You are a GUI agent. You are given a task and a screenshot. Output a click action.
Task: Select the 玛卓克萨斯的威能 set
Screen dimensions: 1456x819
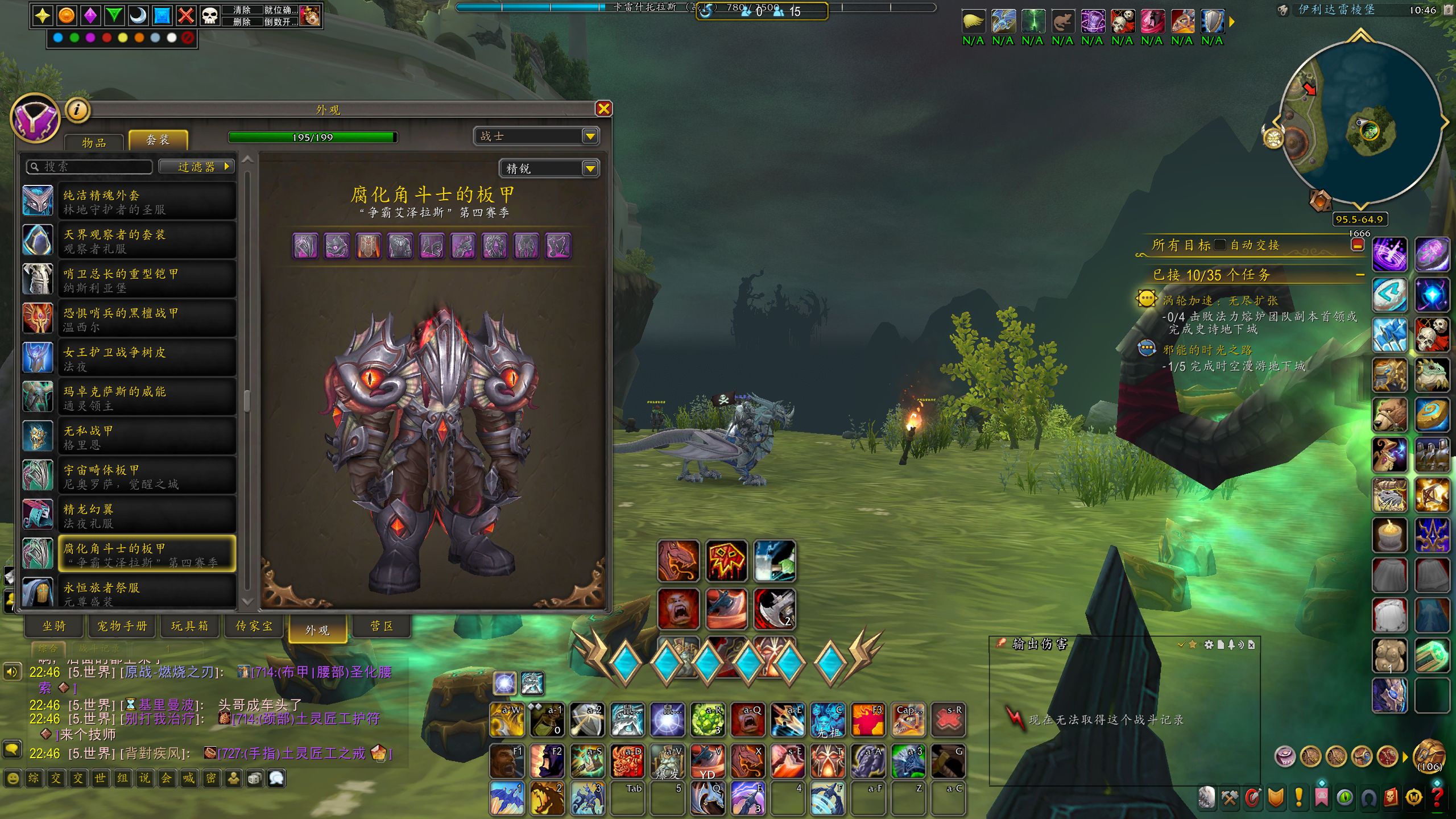pyautogui.click(x=147, y=398)
